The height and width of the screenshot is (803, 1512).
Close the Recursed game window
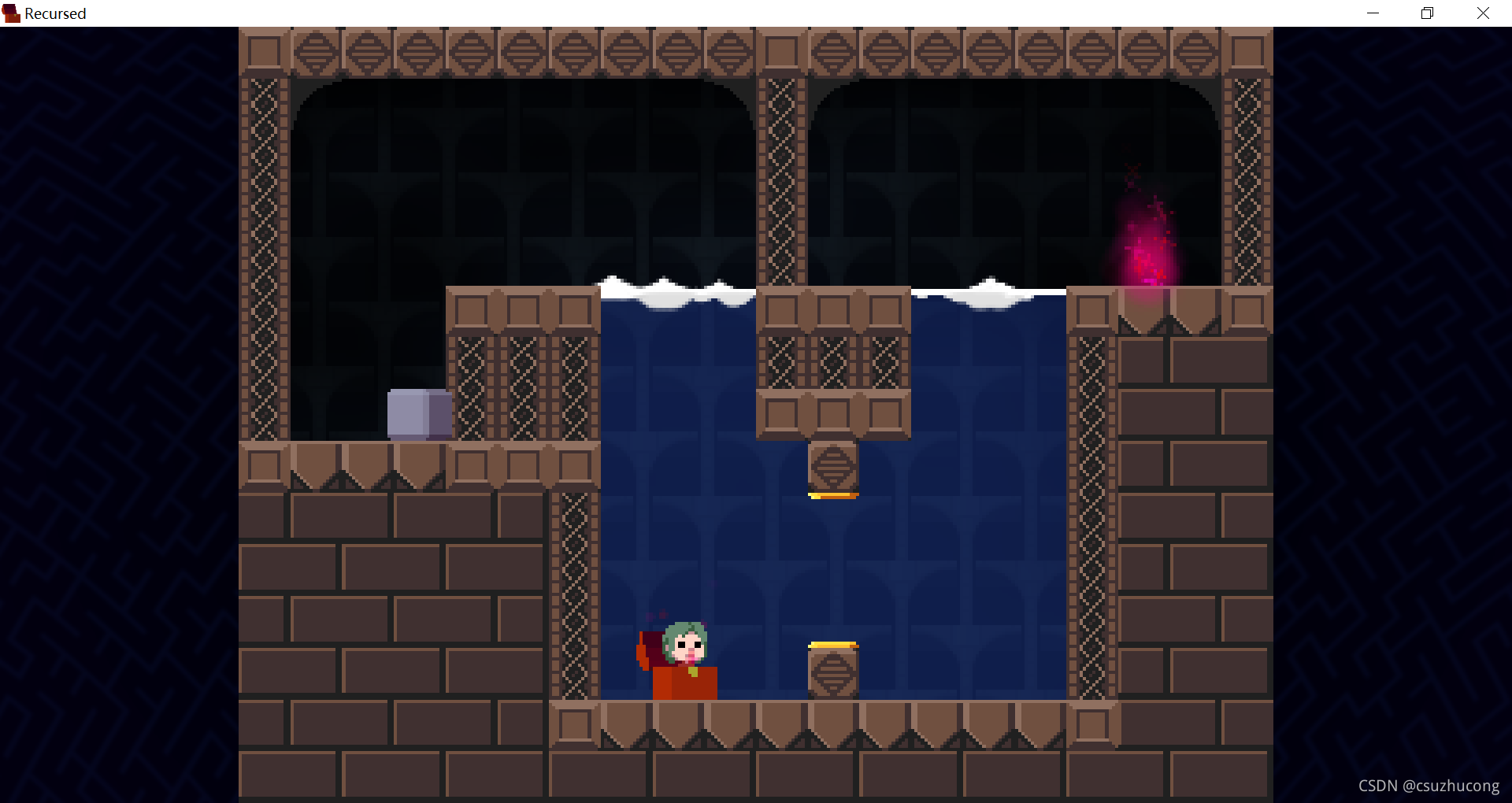1483,13
